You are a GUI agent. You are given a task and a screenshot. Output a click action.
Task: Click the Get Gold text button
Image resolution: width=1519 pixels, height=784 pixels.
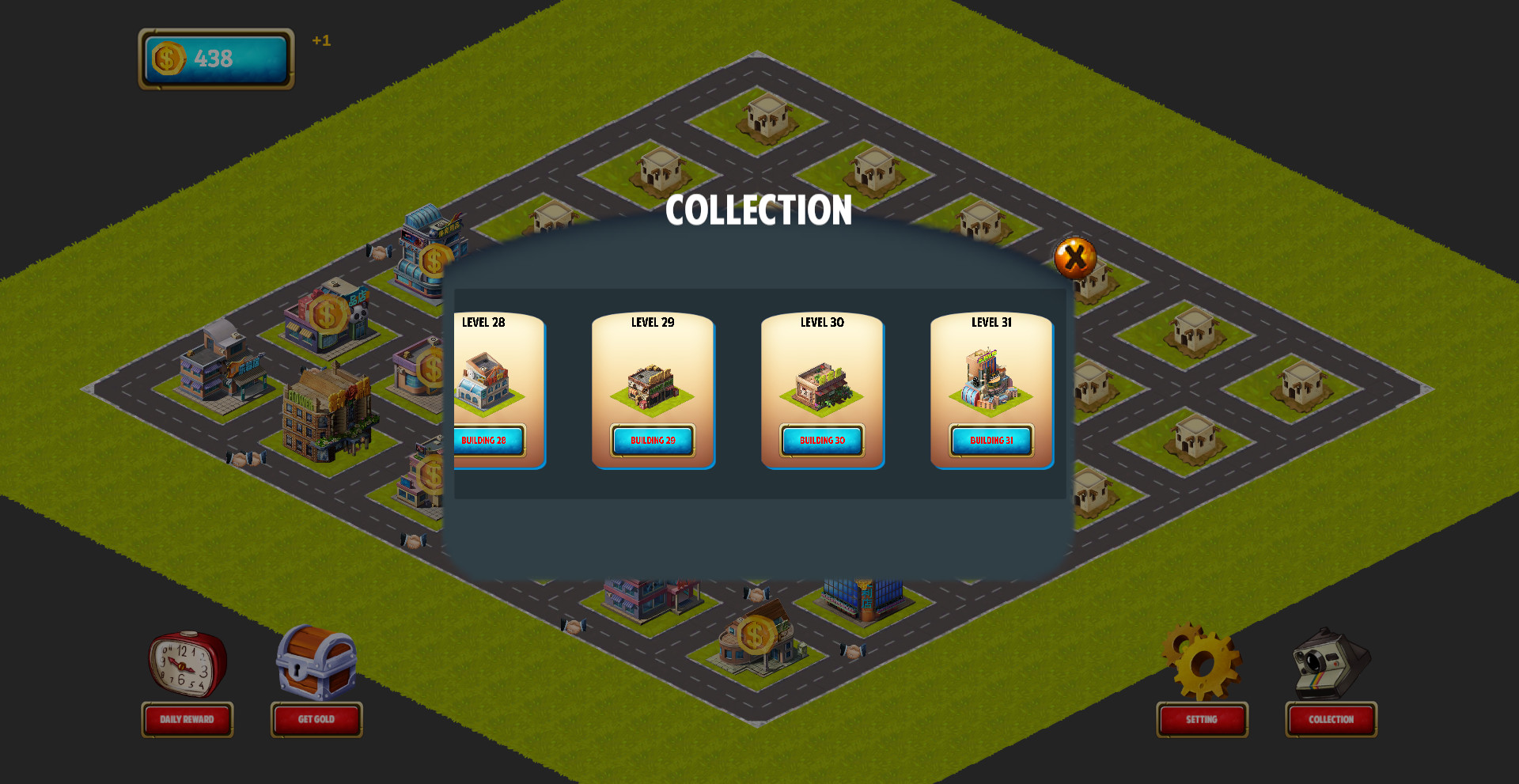pyautogui.click(x=316, y=719)
